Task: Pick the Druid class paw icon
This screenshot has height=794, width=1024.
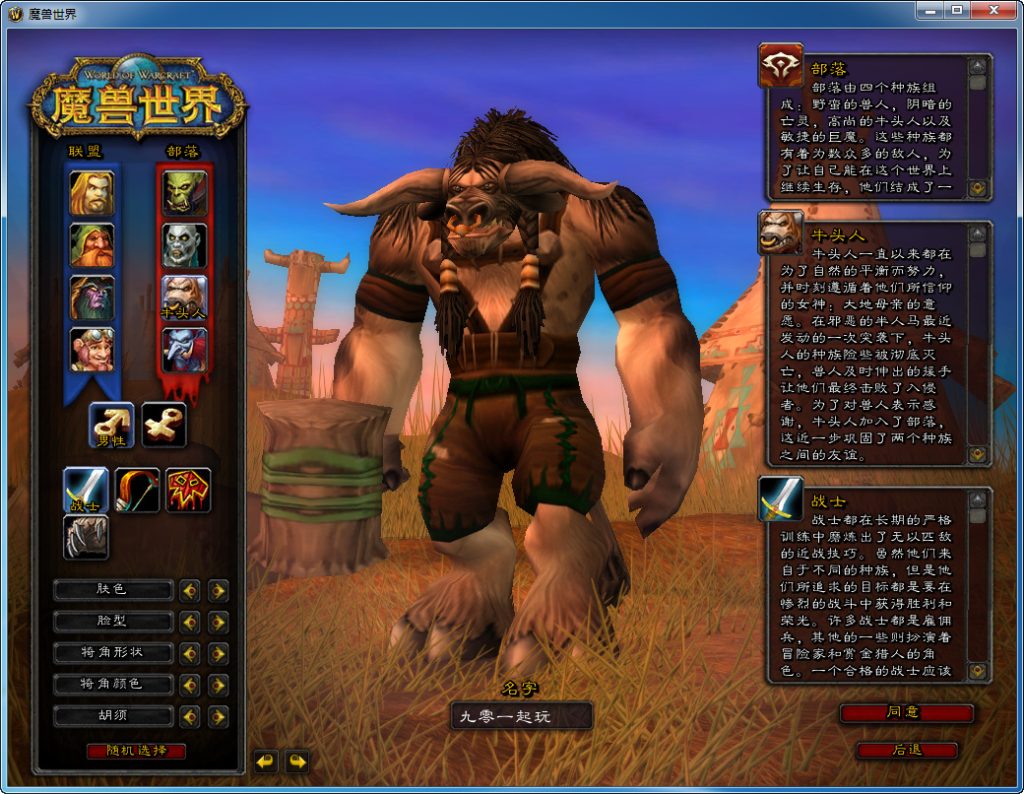Action: (x=86, y=537)
